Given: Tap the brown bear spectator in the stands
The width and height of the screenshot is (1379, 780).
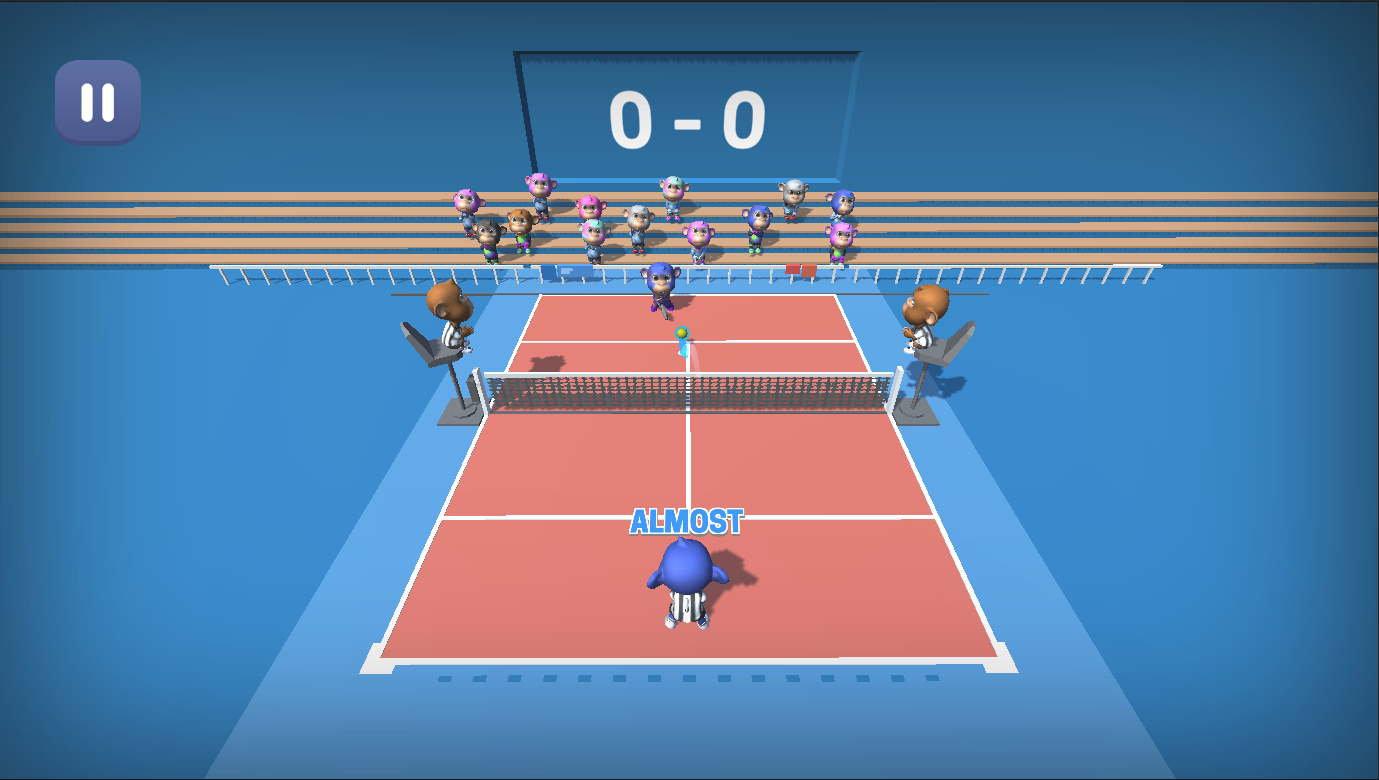Looking at the screenshot, I should (519, 222).
